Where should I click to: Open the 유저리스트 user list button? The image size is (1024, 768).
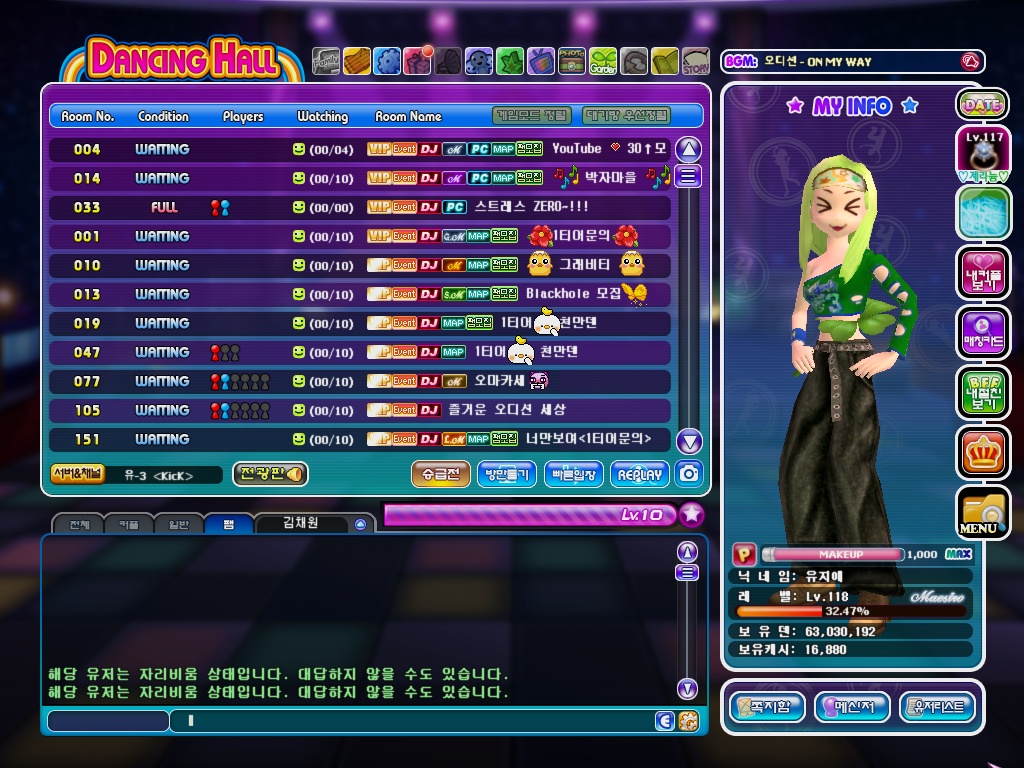(x=937, y=708)
